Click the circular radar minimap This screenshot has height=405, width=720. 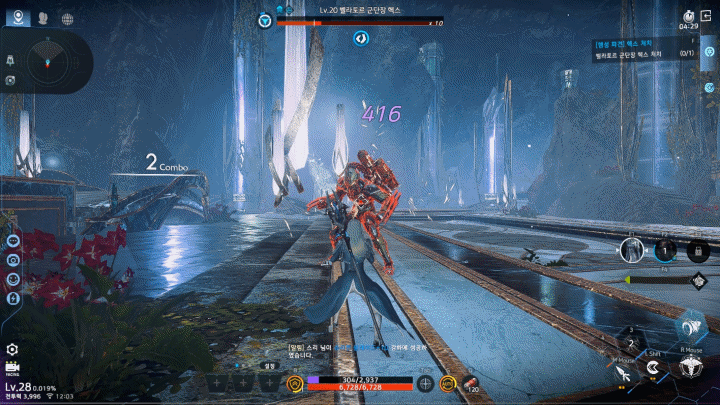(47, 62)
